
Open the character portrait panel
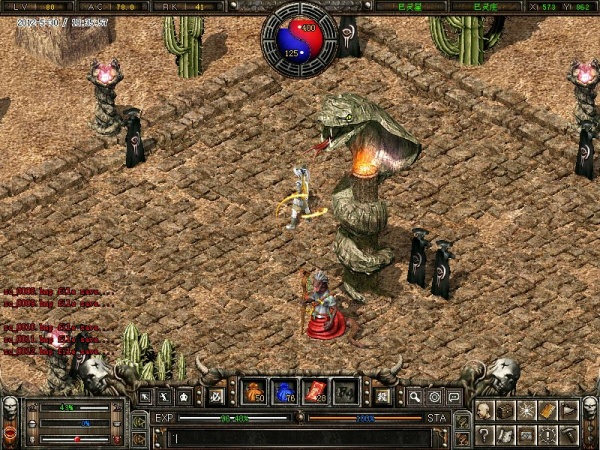[485, 410]
